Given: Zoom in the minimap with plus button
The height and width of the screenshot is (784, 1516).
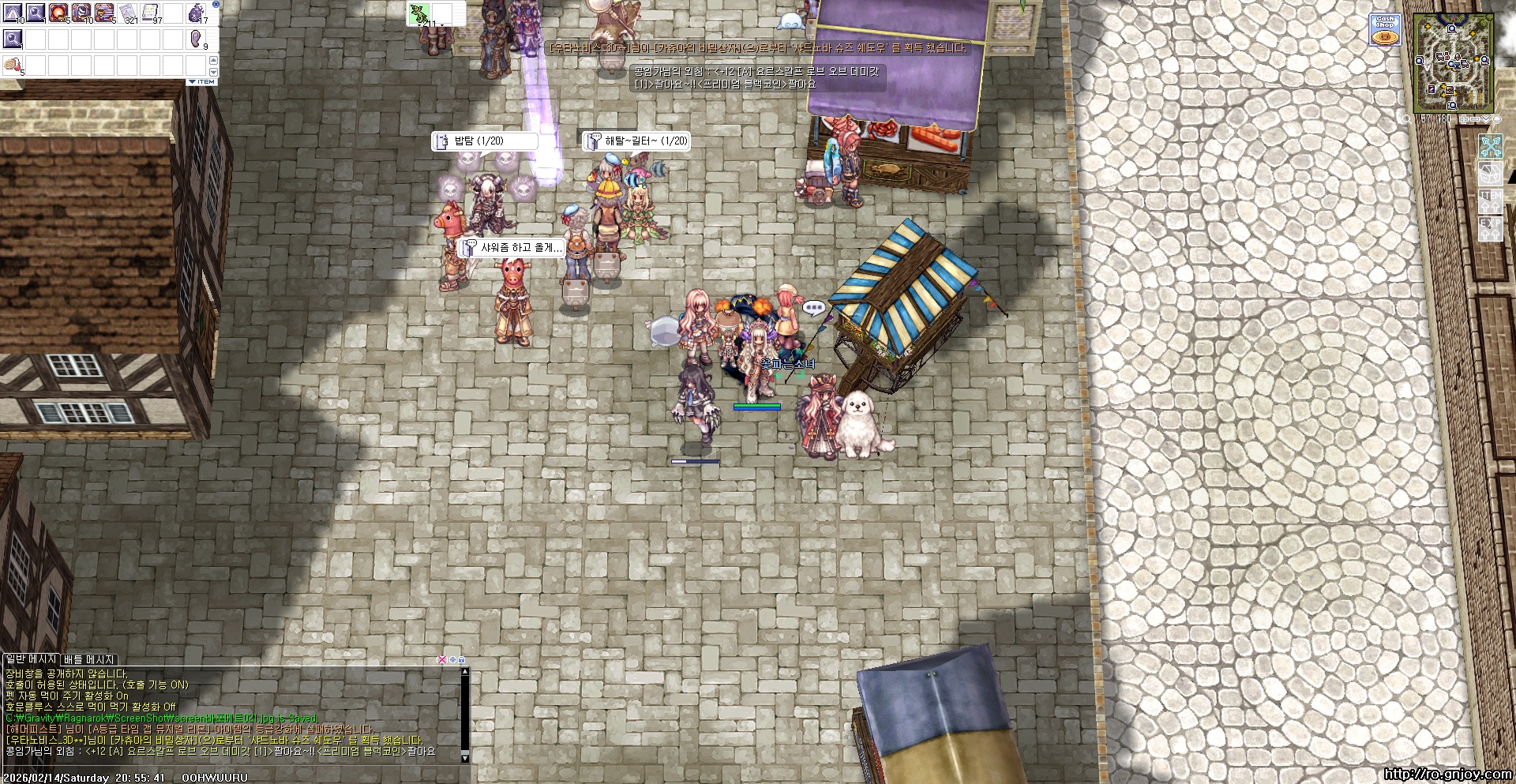Looking at the screenshot, I should click(x=1463, y=119).
